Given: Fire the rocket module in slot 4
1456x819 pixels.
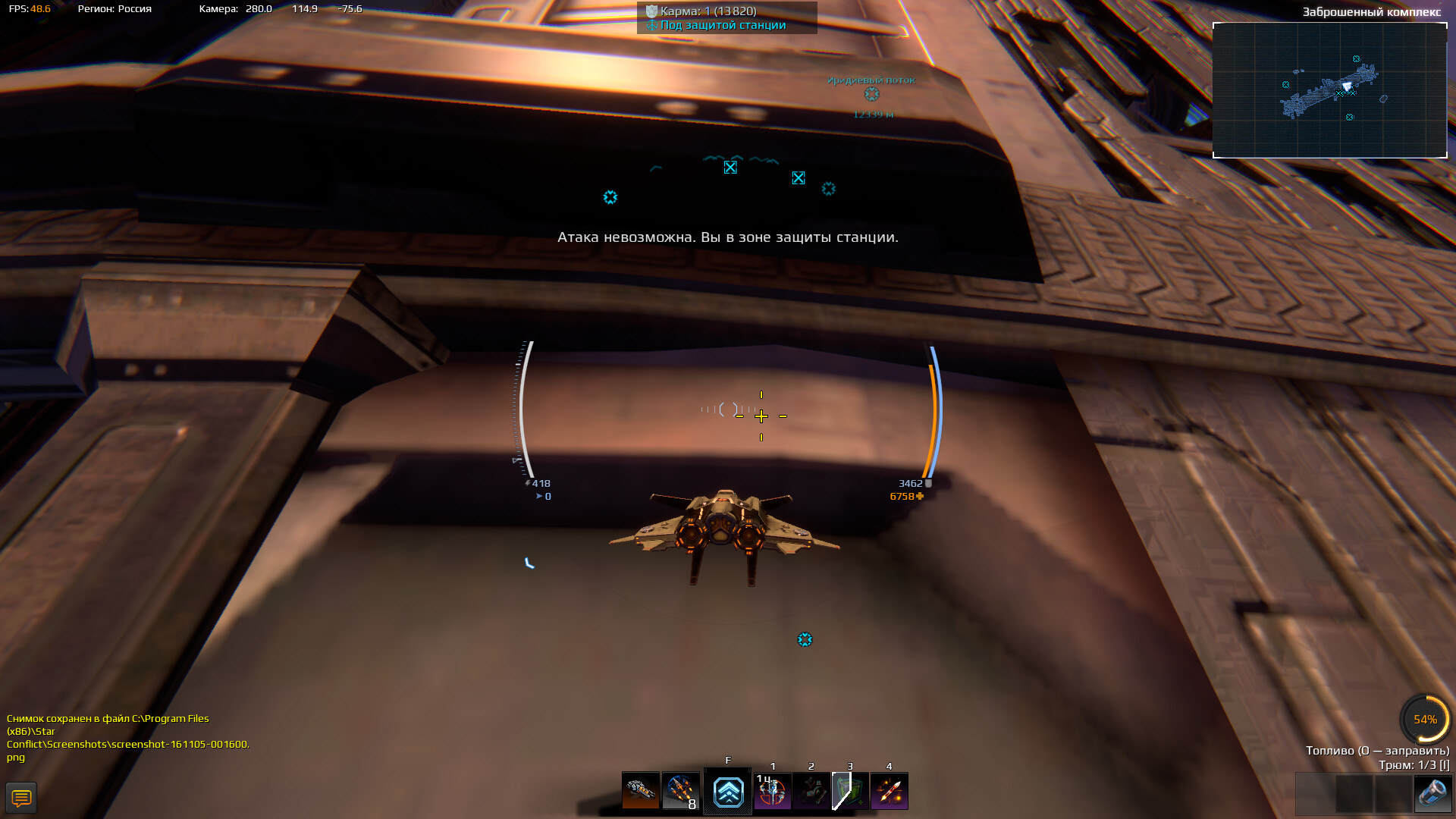Looking at the screenshot, I should click(890, 792).
